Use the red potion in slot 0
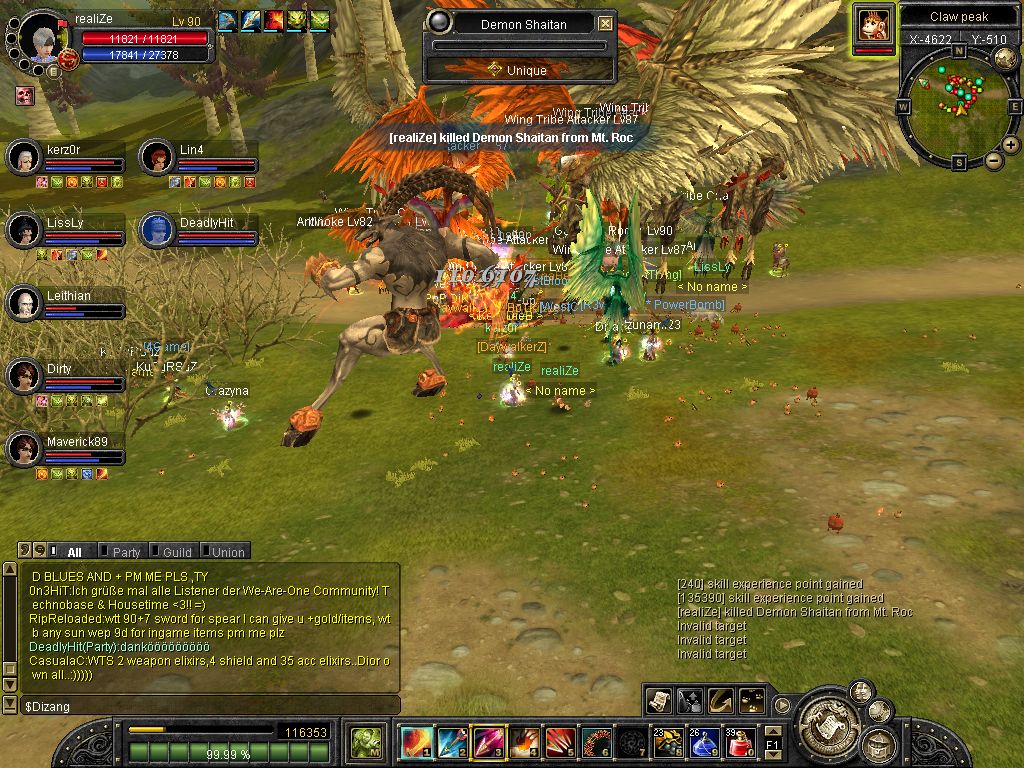The image size is (1024, 768). coord(741,743)
